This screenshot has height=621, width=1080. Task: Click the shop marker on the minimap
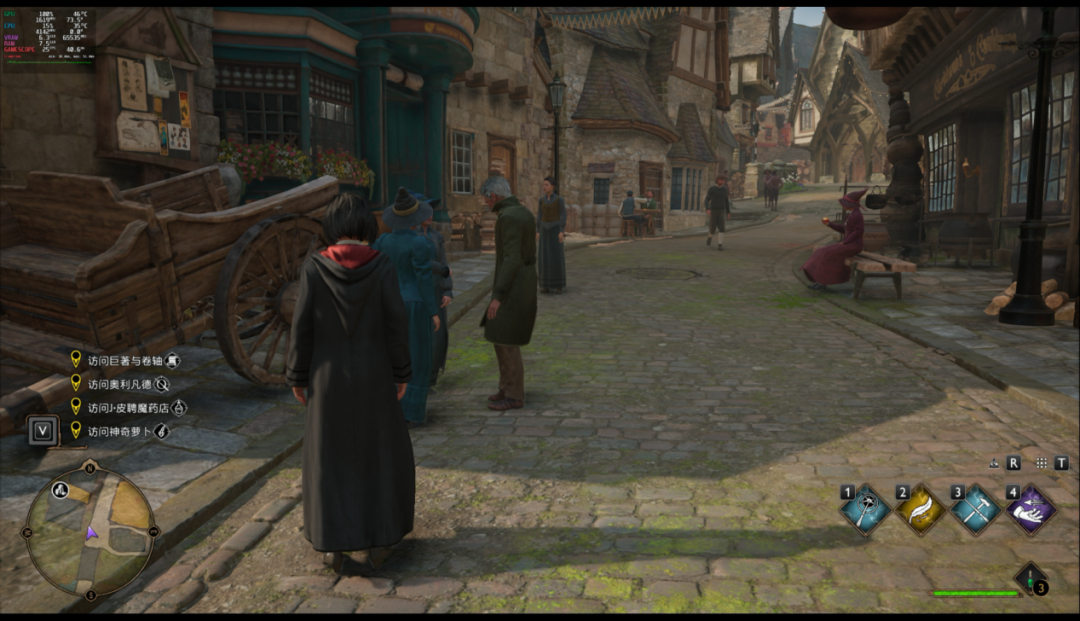pos(61,490)
